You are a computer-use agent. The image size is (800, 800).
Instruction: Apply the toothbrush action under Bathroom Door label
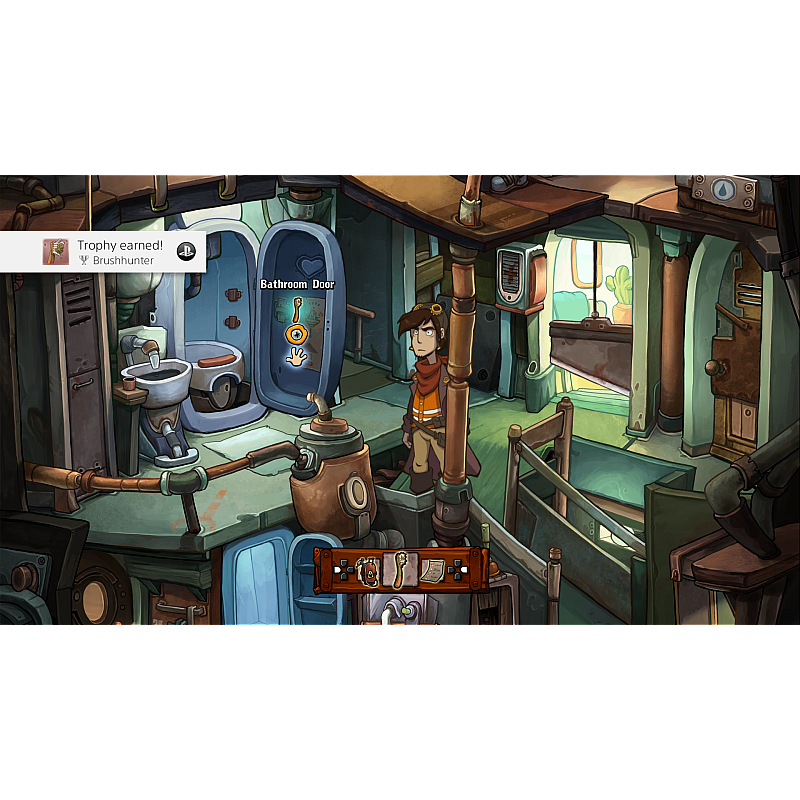coord(297,308)
